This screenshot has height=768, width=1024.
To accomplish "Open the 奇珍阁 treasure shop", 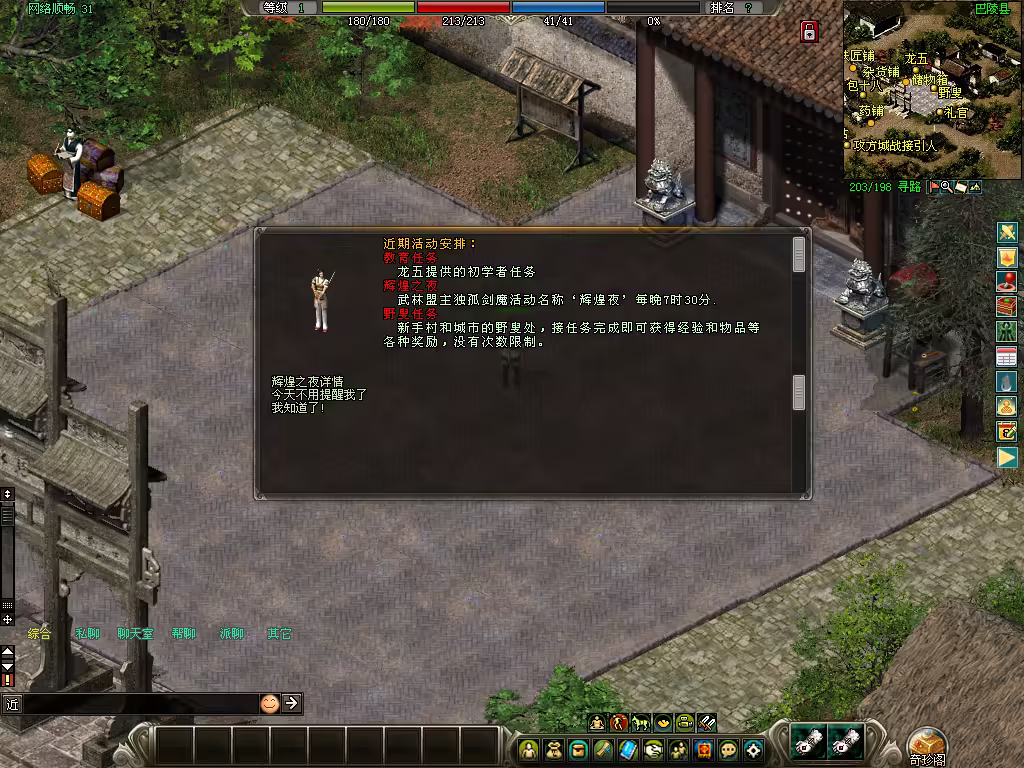I will (927, 745).
